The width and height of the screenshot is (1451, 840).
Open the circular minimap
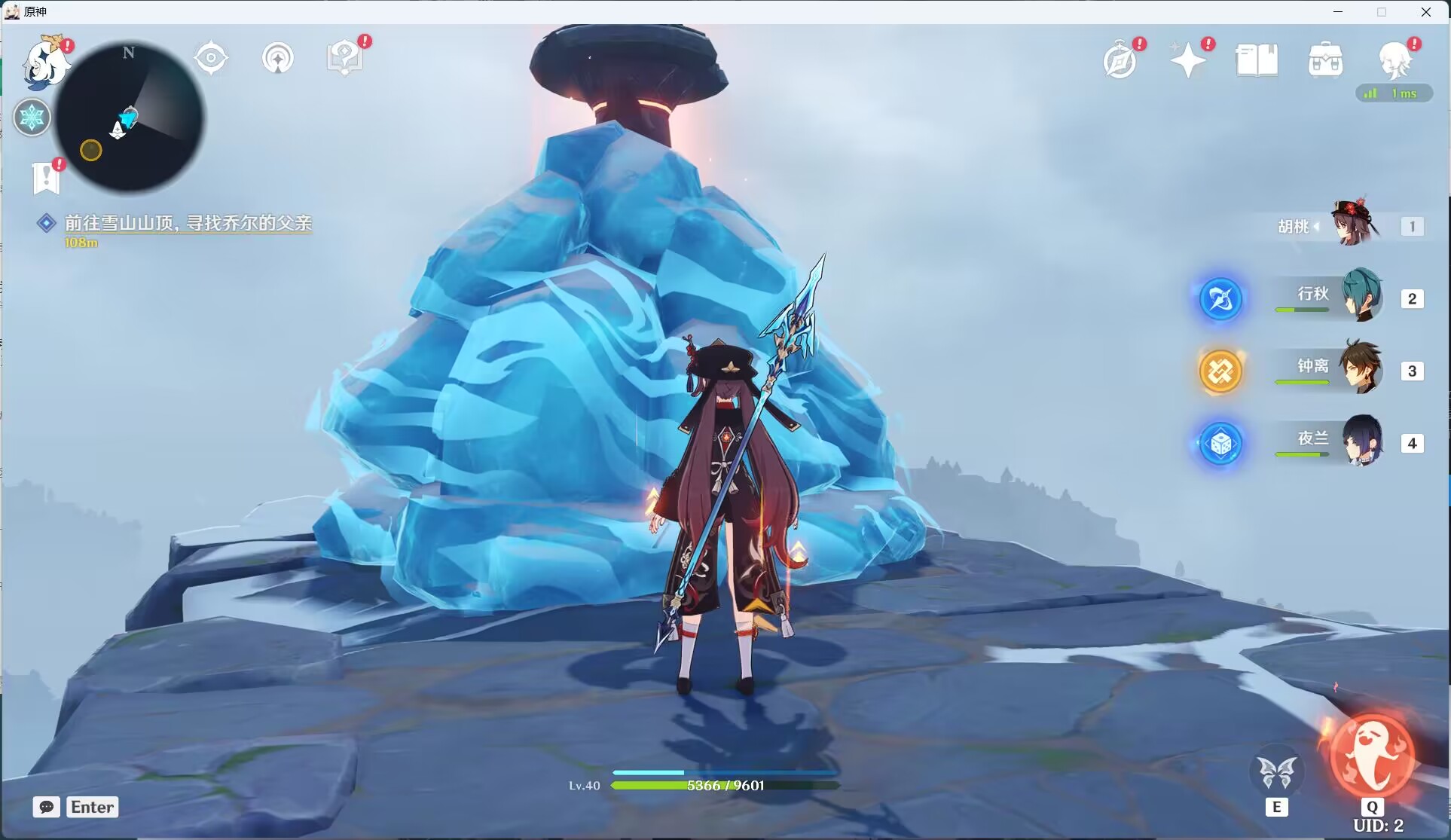click(130, 118)
